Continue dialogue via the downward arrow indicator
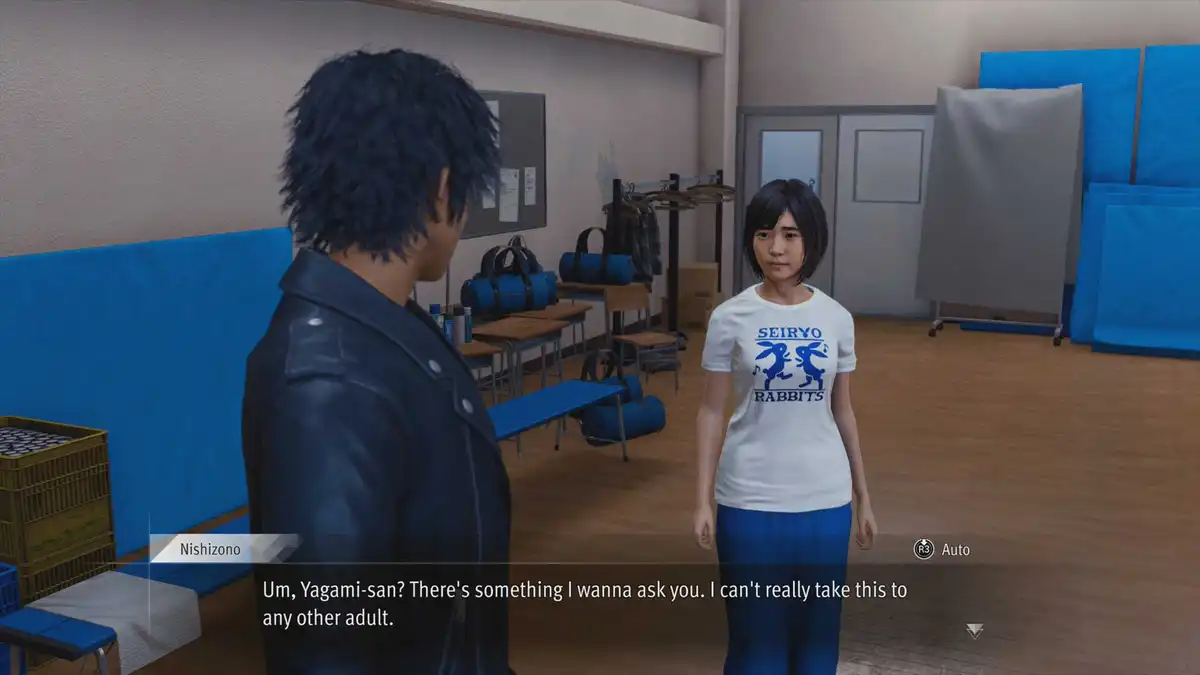 974,630
